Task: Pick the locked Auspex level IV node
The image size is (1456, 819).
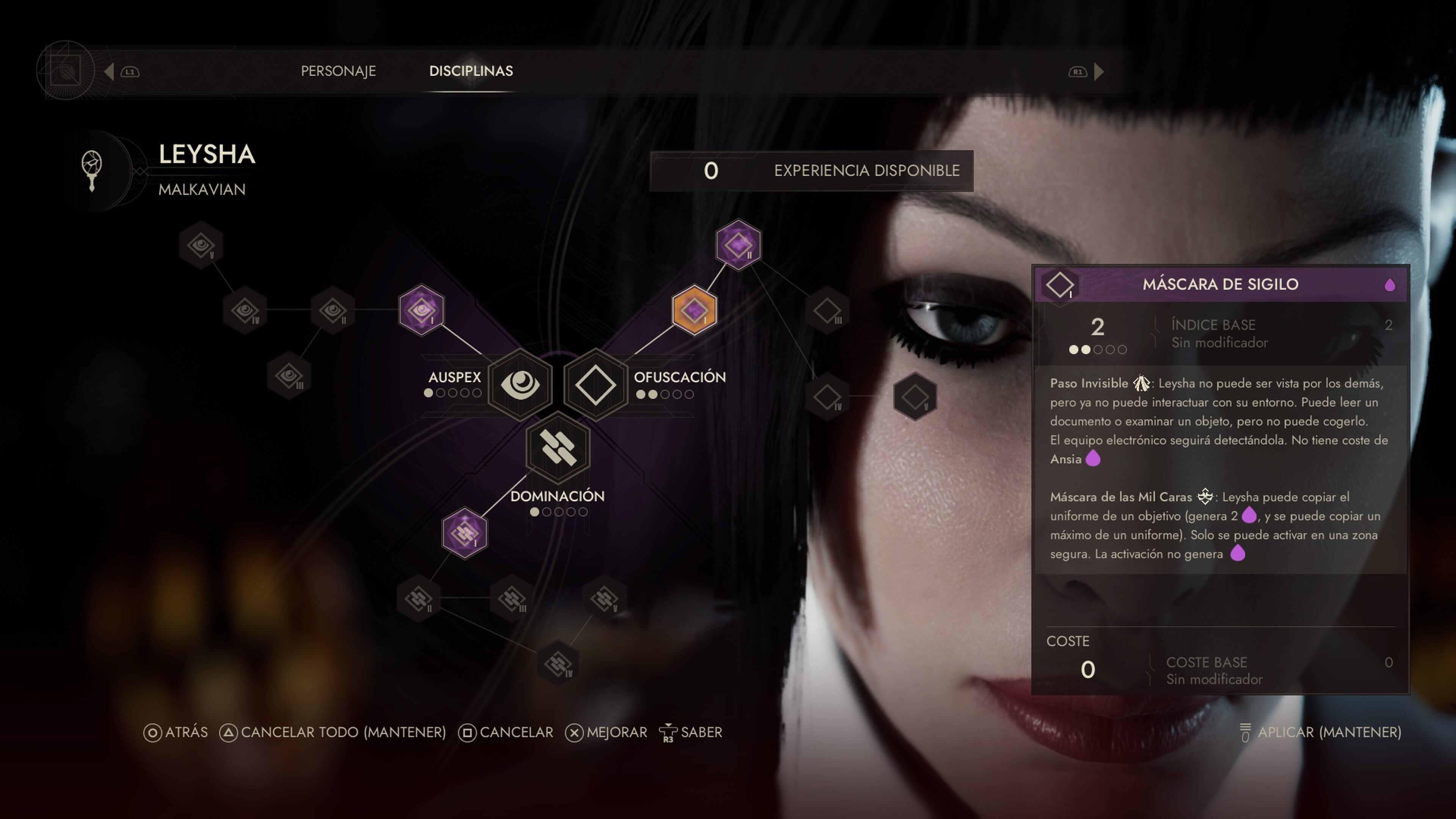Action: [245, 310]
